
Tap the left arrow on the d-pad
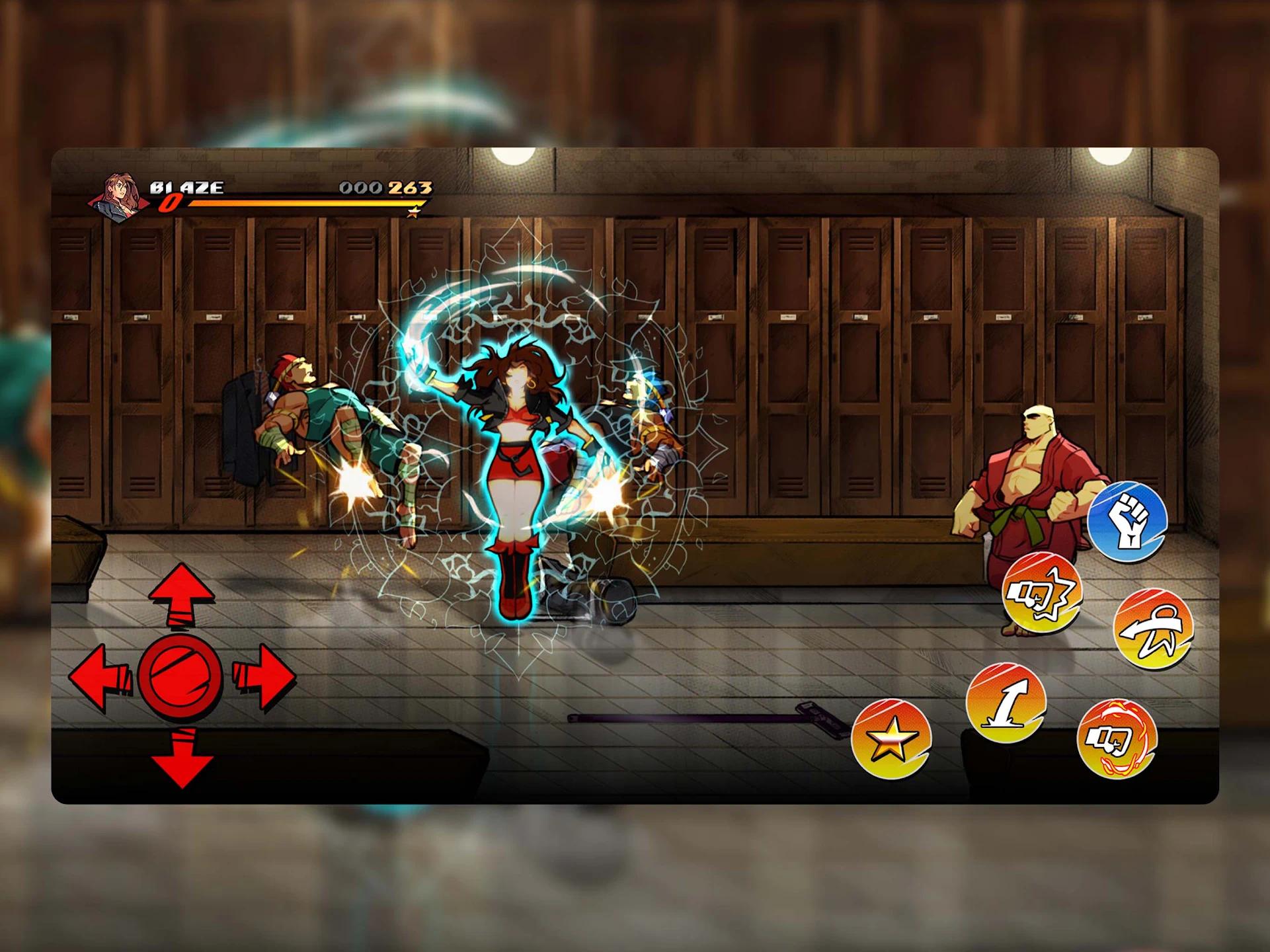click(99, 678)
